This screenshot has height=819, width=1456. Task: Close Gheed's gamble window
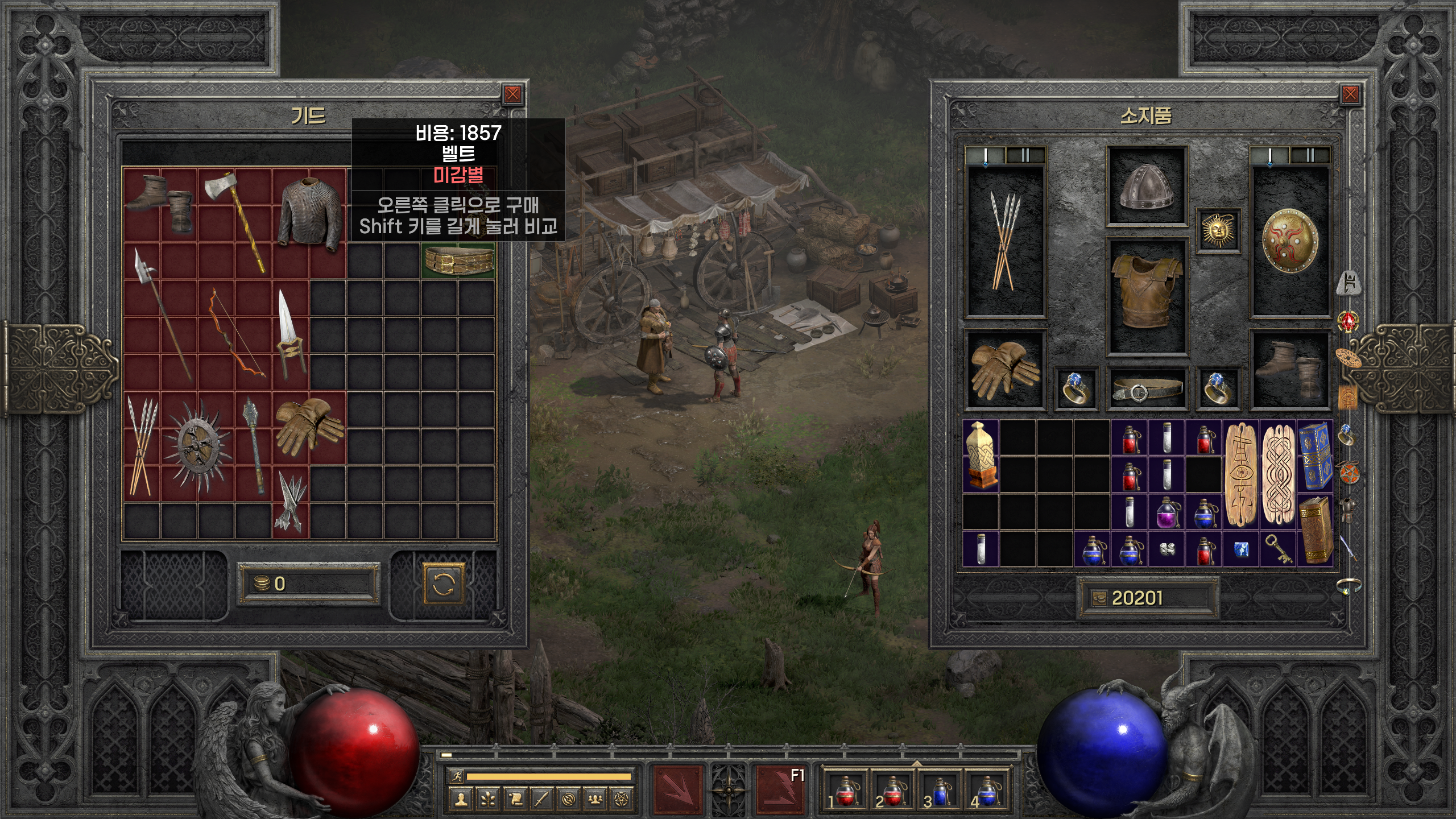(512, 94)
